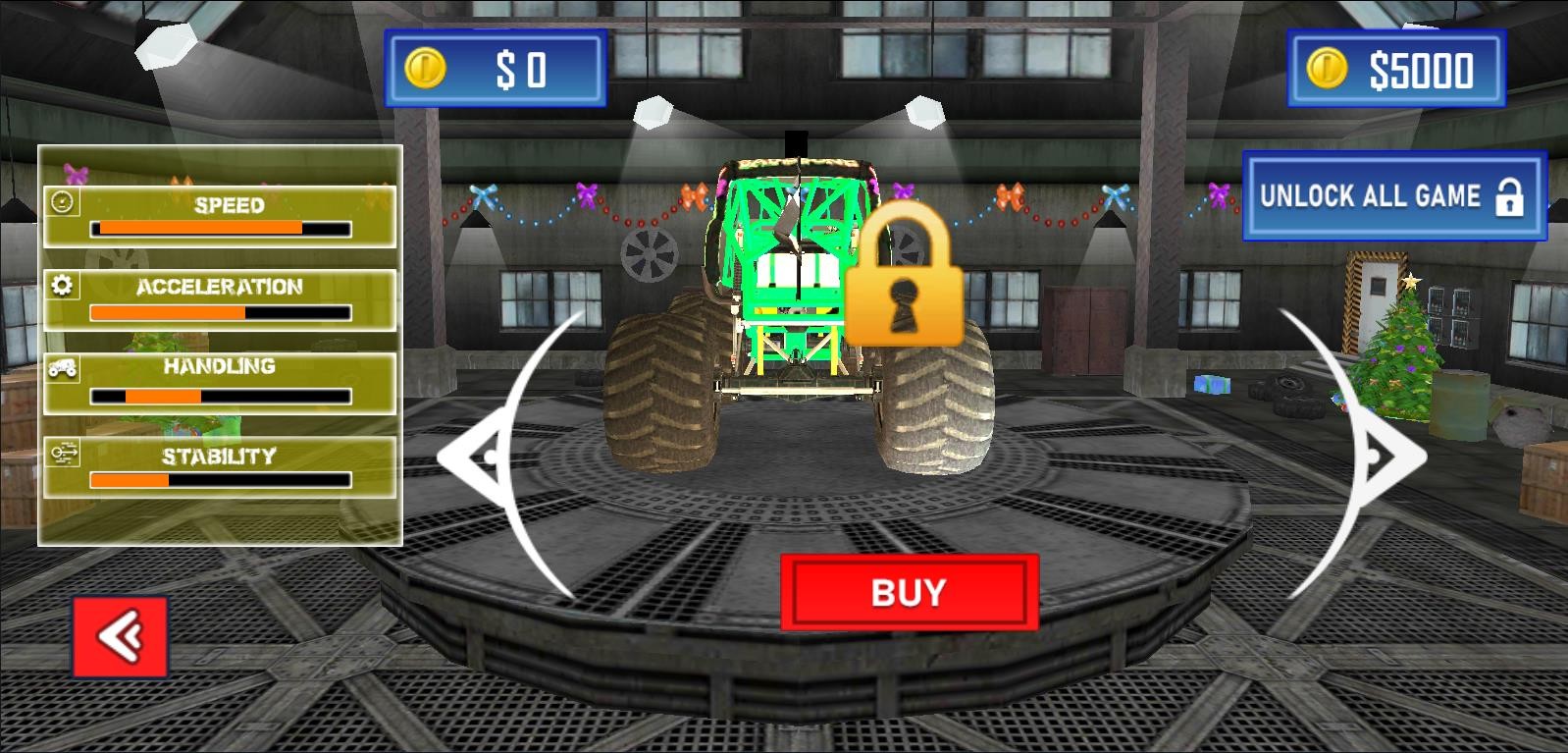
Task: Select the speedometer icon beside Speed
Action: pyautogui.click(x=62, y=203)
